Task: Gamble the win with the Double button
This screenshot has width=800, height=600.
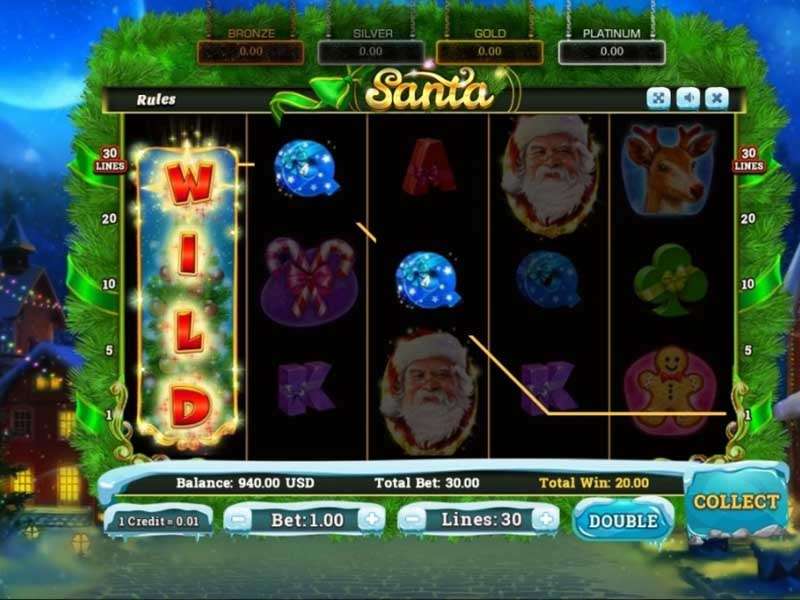Action: [624, 521]
